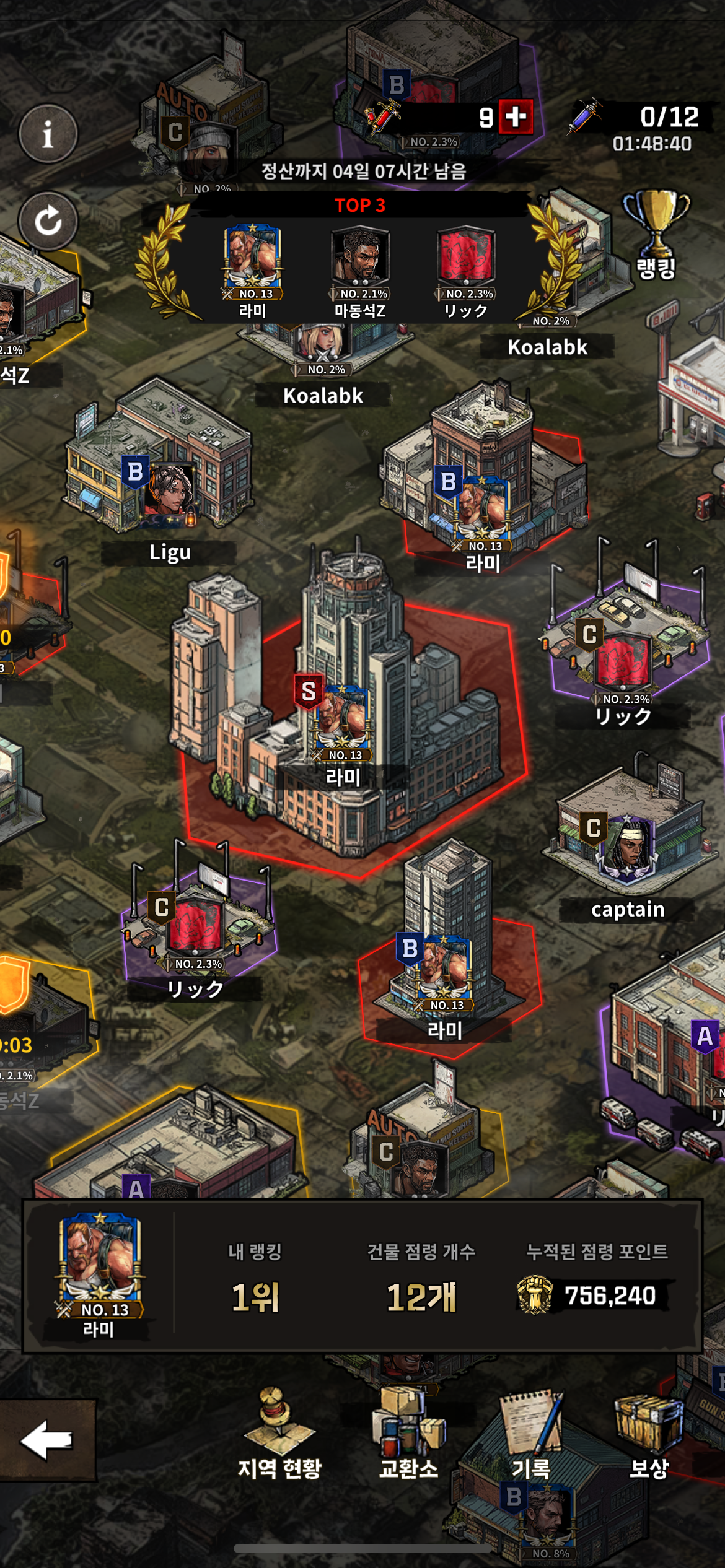The height and width of the screenshot is (1568, 725).
Task: Open the info button
Action: [48, 133]
